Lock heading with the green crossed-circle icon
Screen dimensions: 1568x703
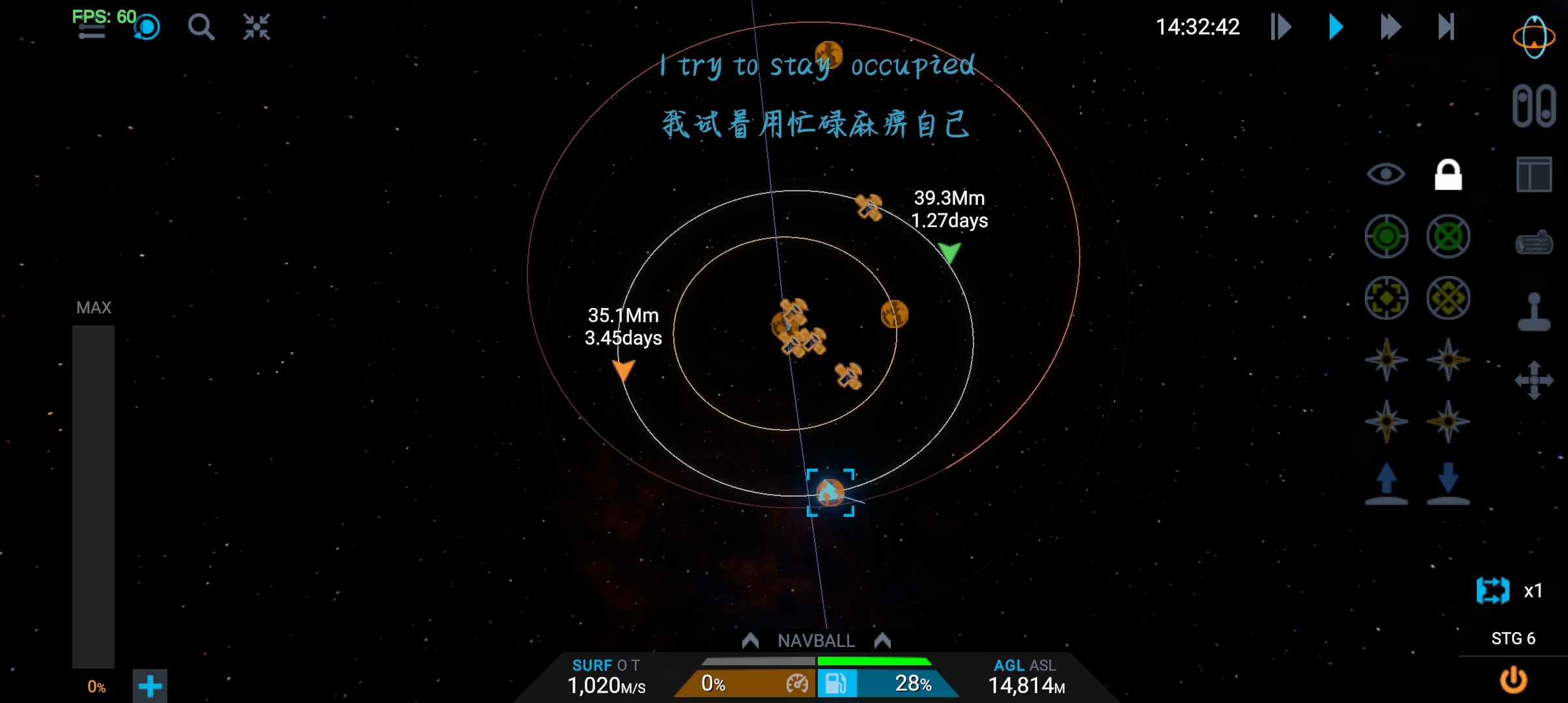click(1448, 236)
